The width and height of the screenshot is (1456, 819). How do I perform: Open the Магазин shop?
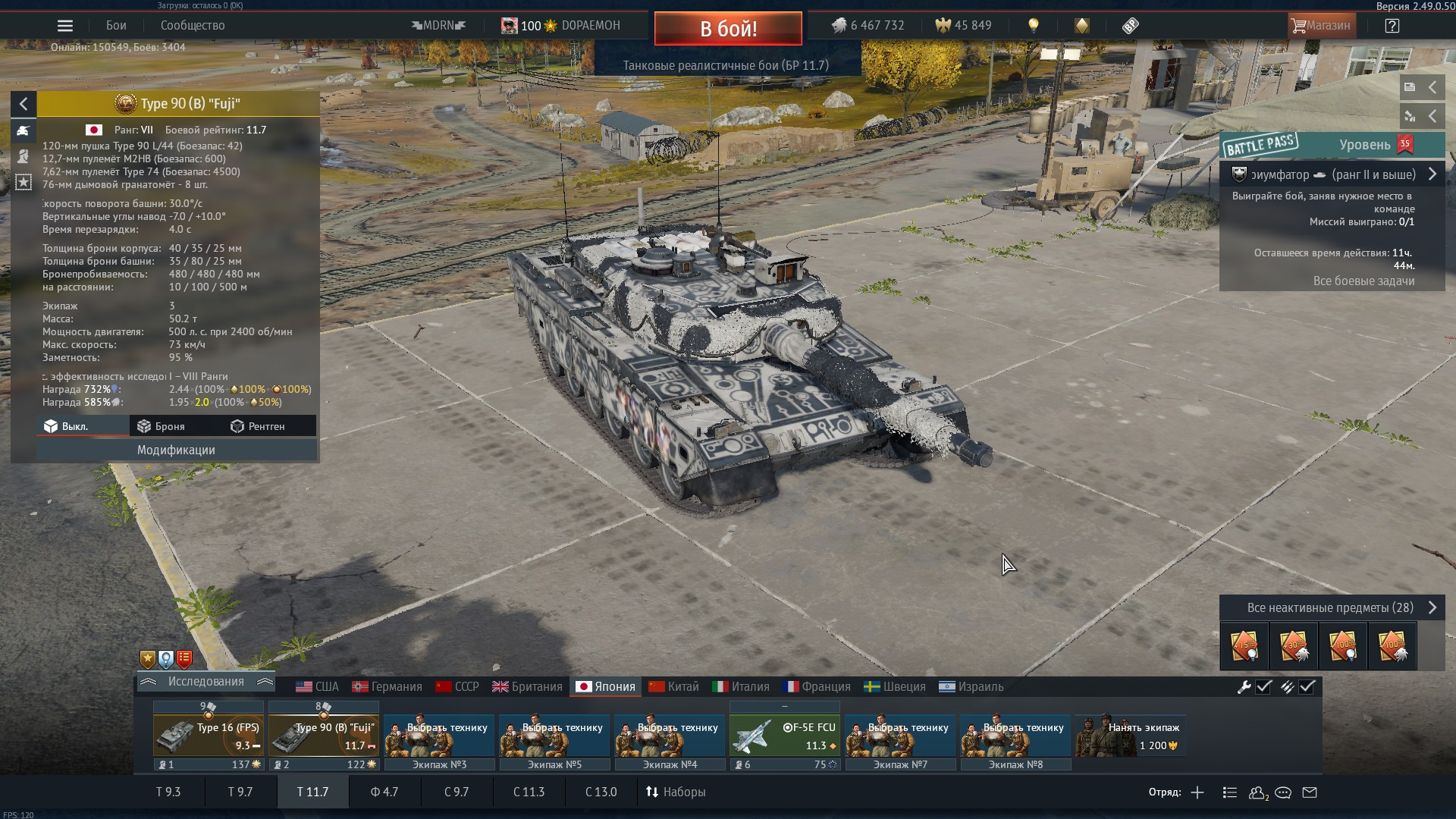[1322, 26]
